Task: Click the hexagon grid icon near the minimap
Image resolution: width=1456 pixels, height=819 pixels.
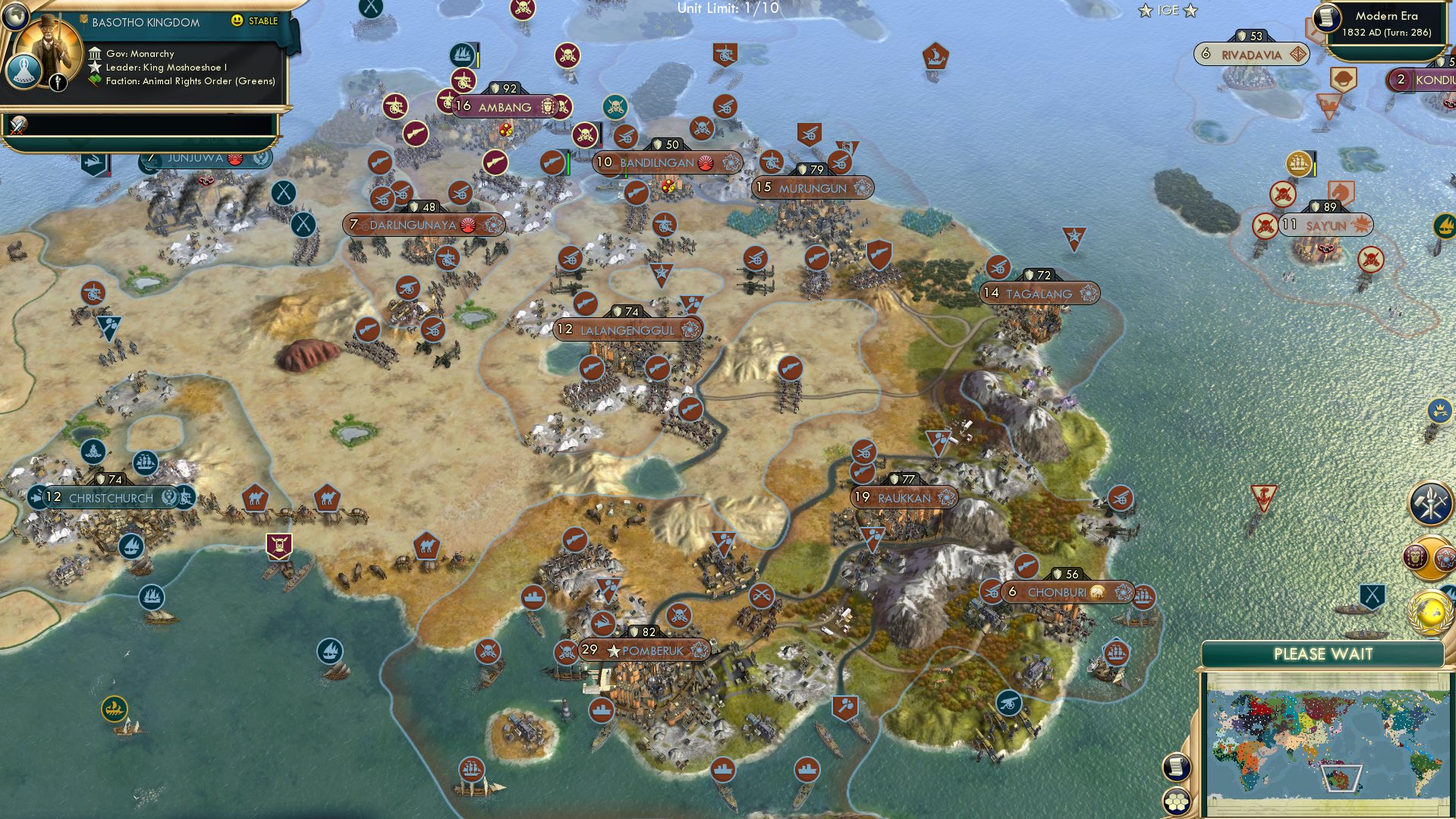Action: pyautogui.click(x=1177, y=802)
